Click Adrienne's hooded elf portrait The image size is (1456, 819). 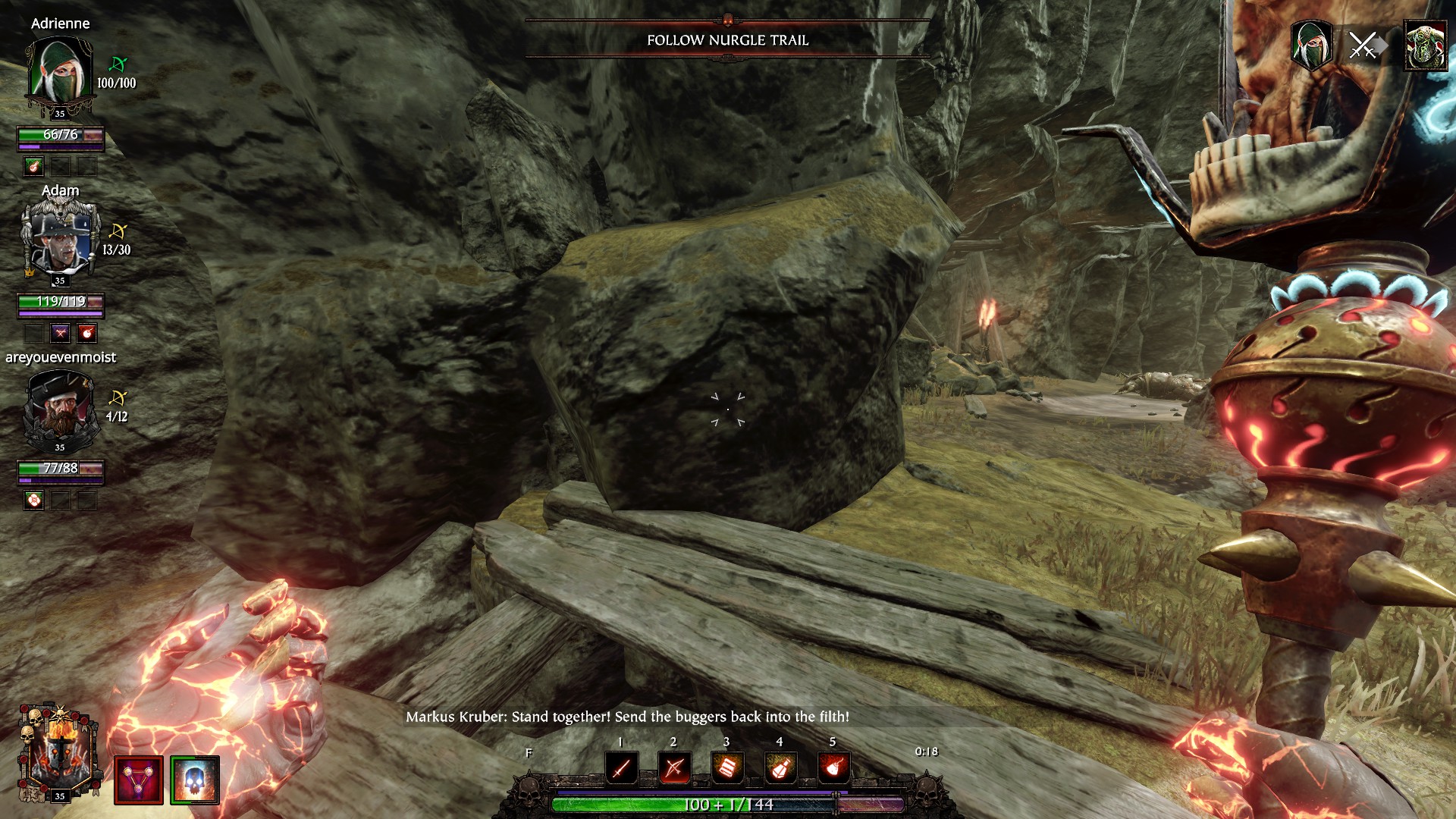tap(59, 72)
